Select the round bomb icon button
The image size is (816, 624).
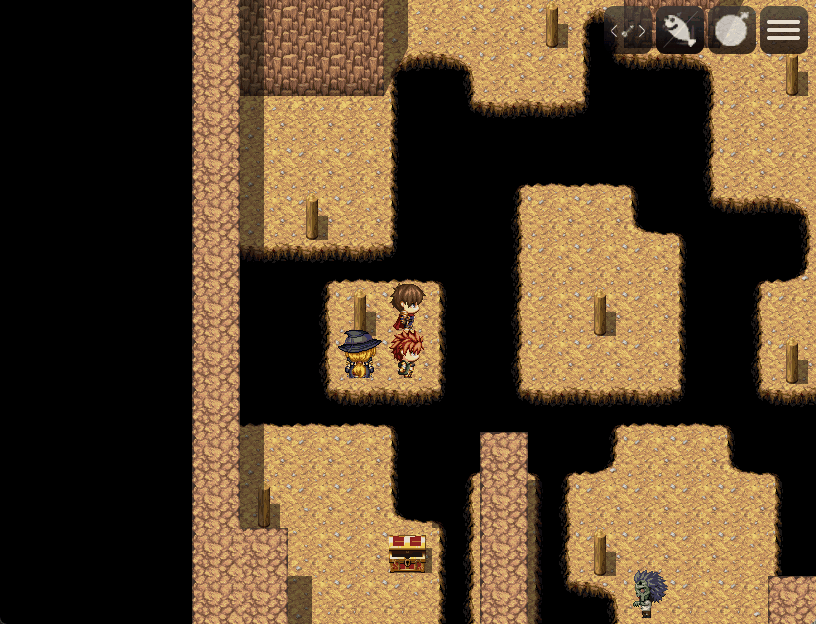pos(732,30)
